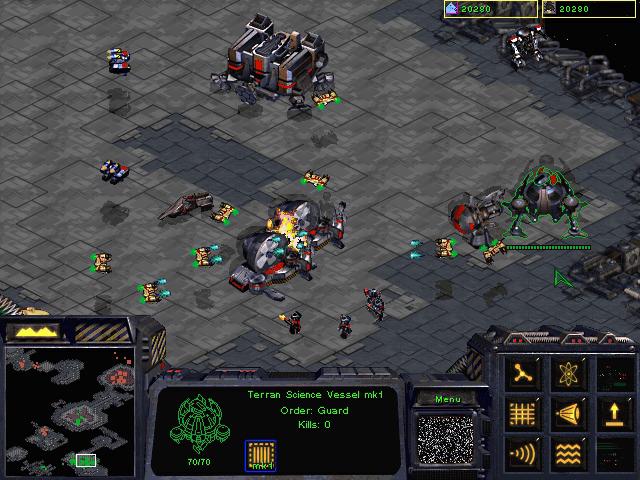The height and width of the screenshot is (480, 640).
Task: Click the vessel plating upgrade icon
Action: [260, 455]
